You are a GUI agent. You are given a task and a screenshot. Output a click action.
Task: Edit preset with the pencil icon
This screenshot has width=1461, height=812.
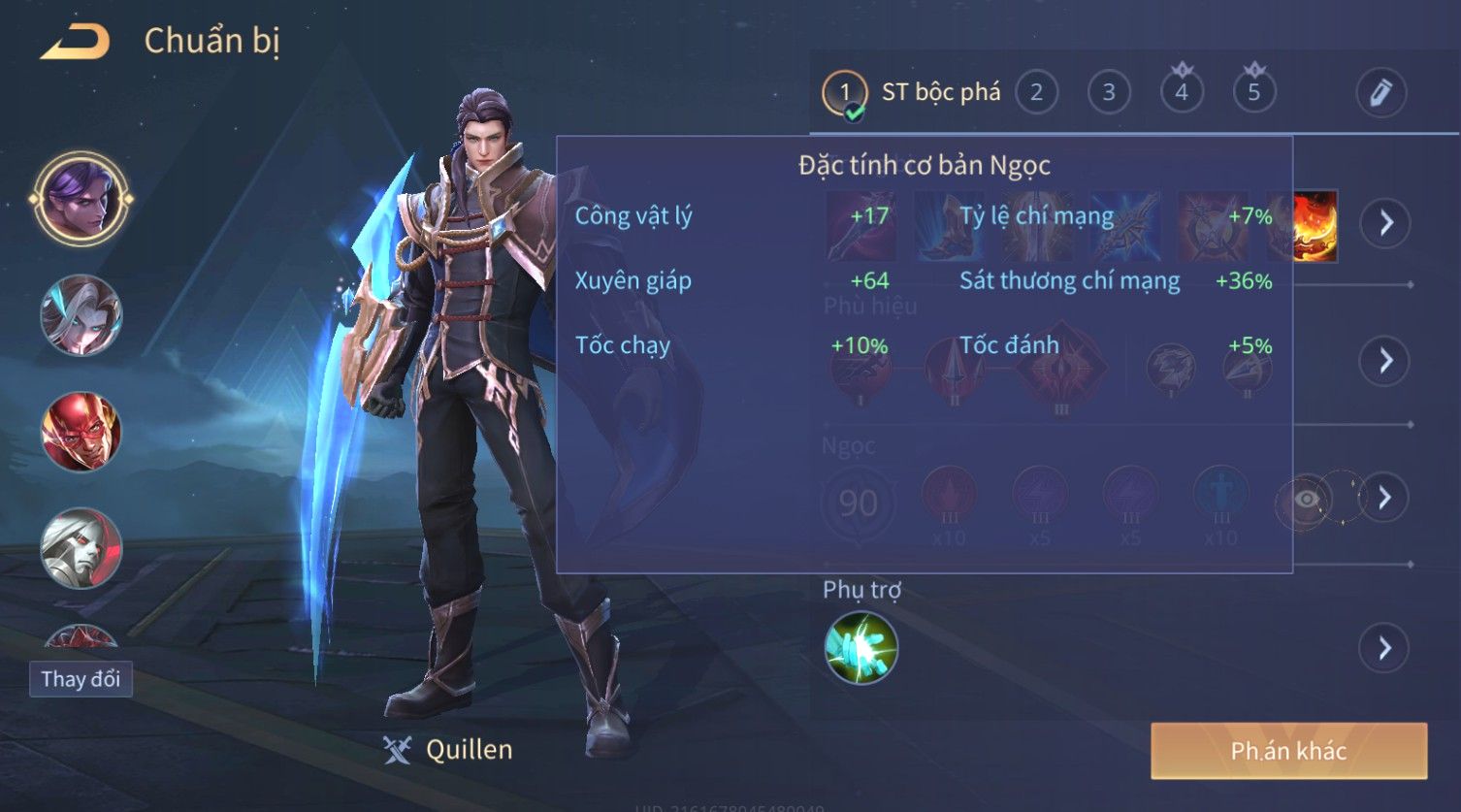pos(1380,93)
